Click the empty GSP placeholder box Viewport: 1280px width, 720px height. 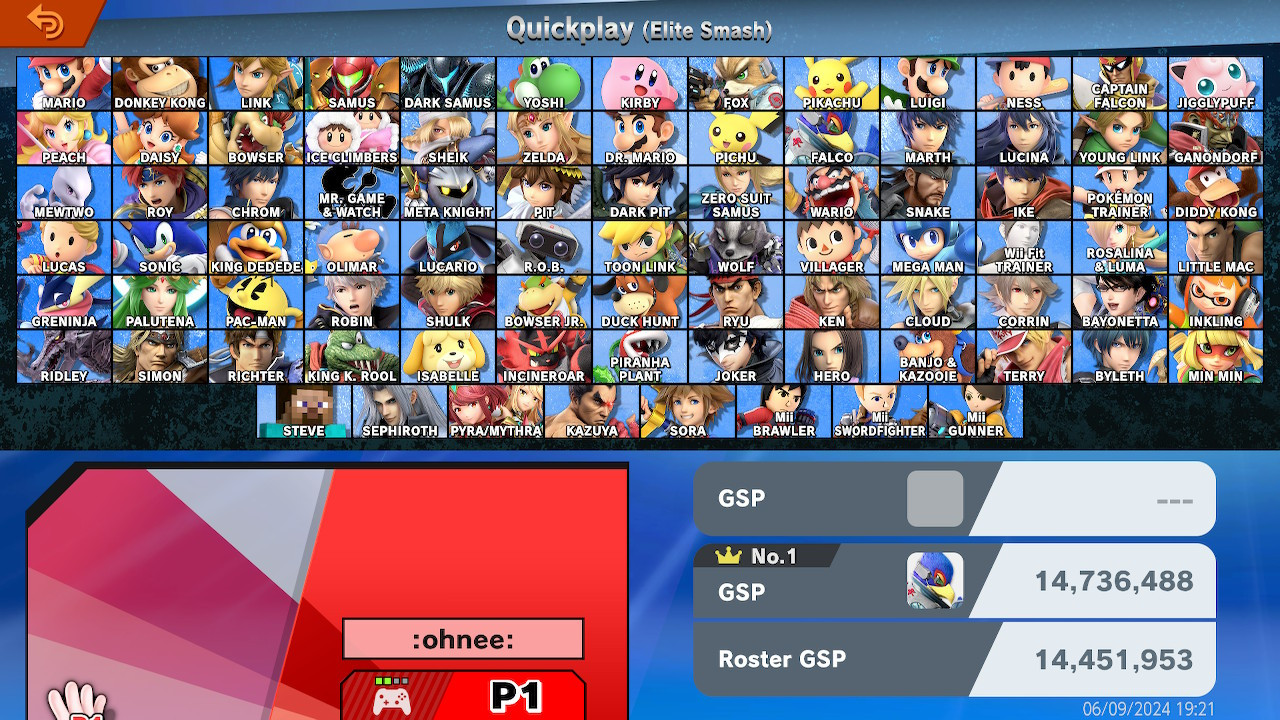click(x=934, y=497)
